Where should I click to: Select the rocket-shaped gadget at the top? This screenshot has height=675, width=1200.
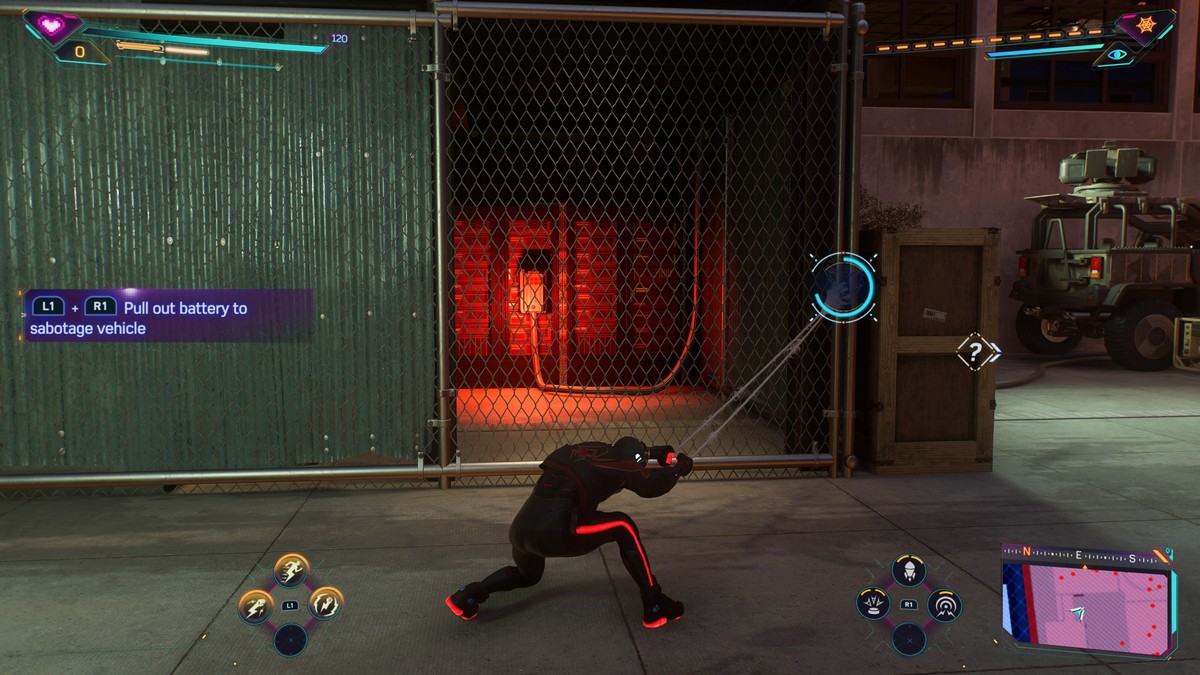click(908, 571)
